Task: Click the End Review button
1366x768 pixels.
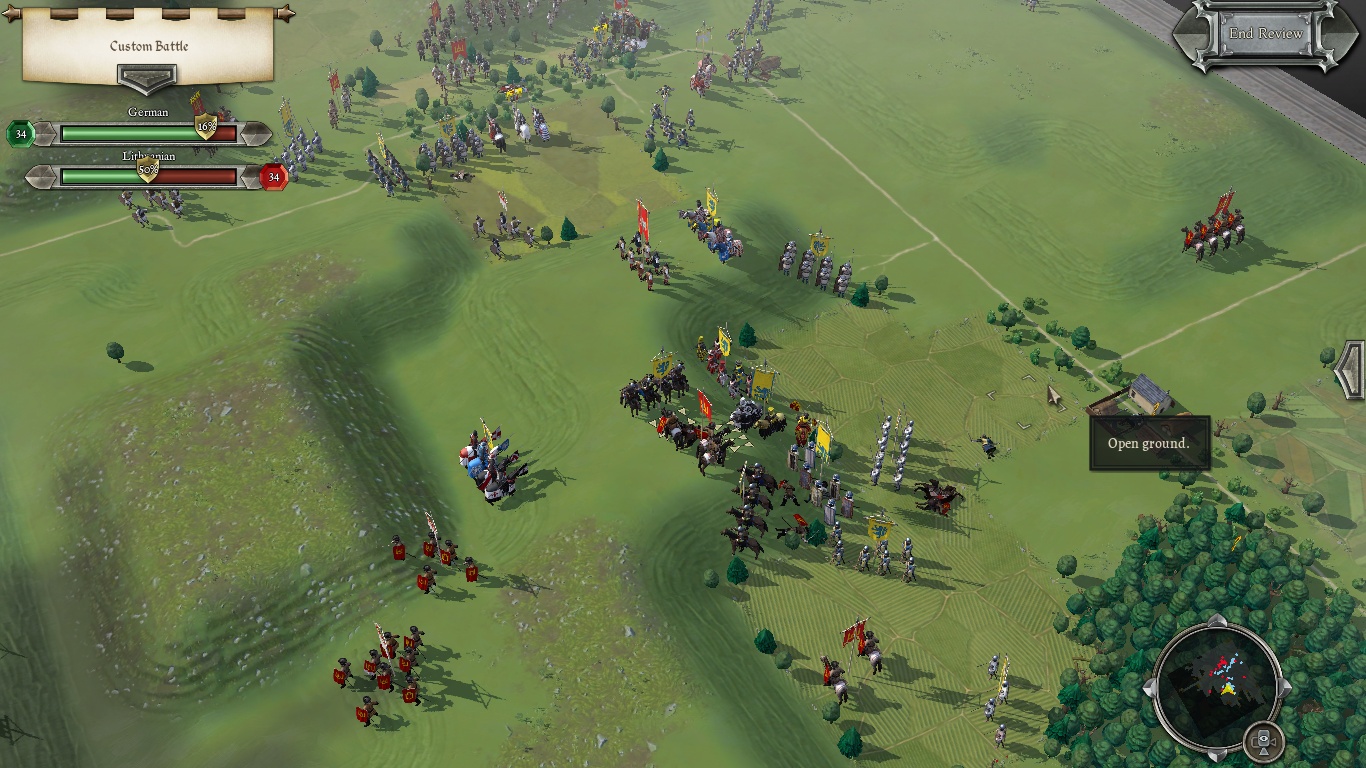Action: (x=1265, y=34)
